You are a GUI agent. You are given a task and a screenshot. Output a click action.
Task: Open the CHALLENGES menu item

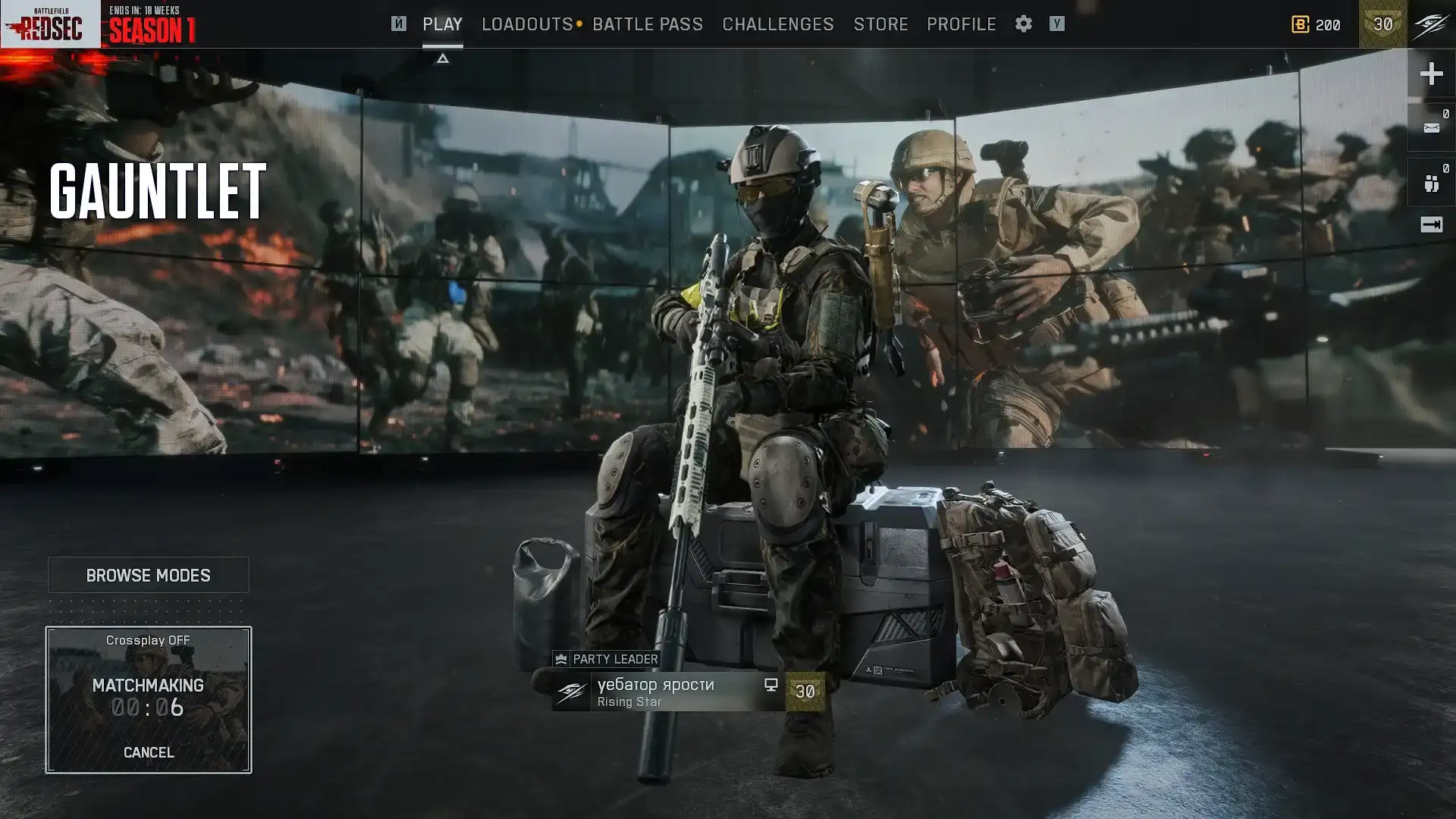coord(777,24)
